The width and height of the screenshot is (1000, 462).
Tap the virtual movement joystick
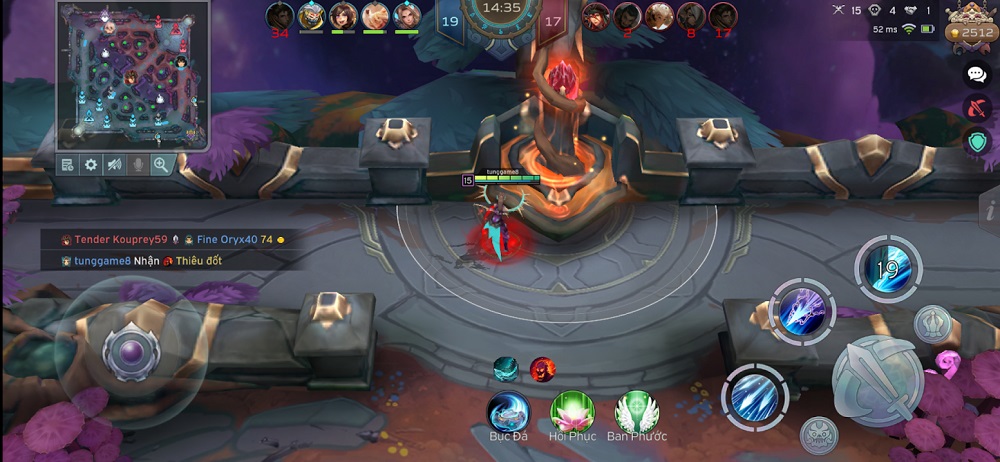point(131,354)
